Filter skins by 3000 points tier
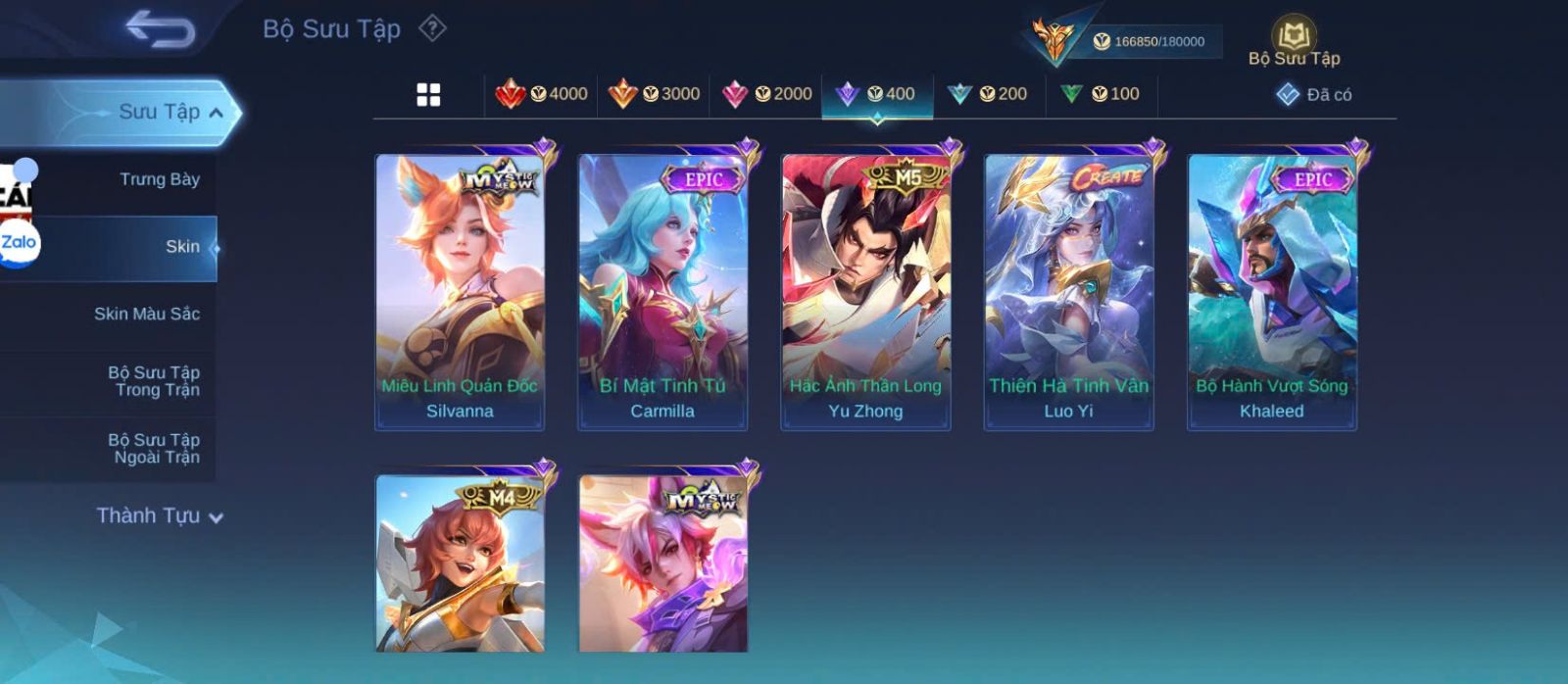This screenshot has width=1568, height=684. [x=654, y=94]
